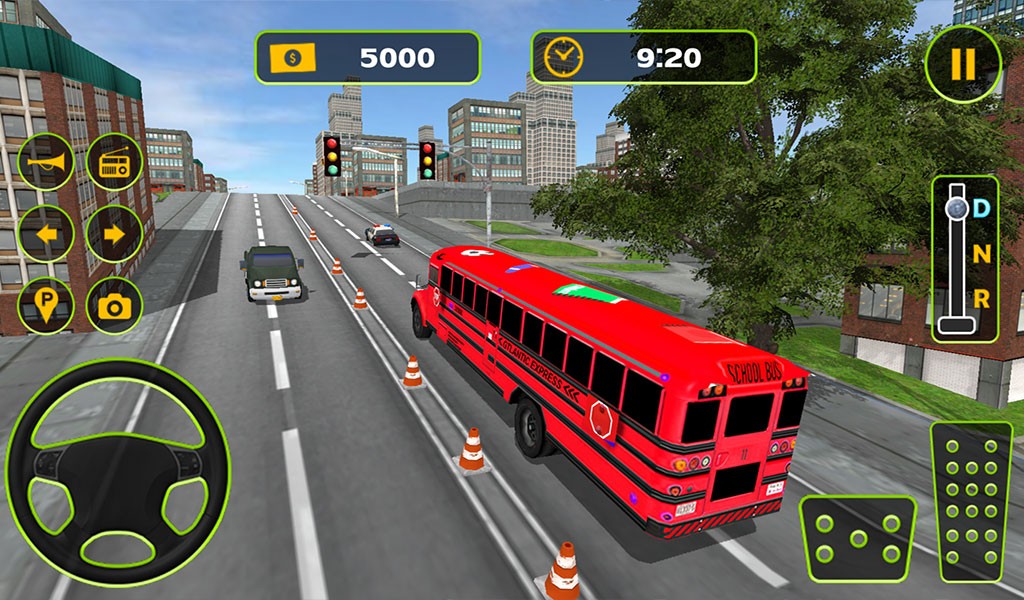The width and height of the screenshot is (1024, 600).
Task: Activate the right turn indicator
Action: (x=115, y=234)
